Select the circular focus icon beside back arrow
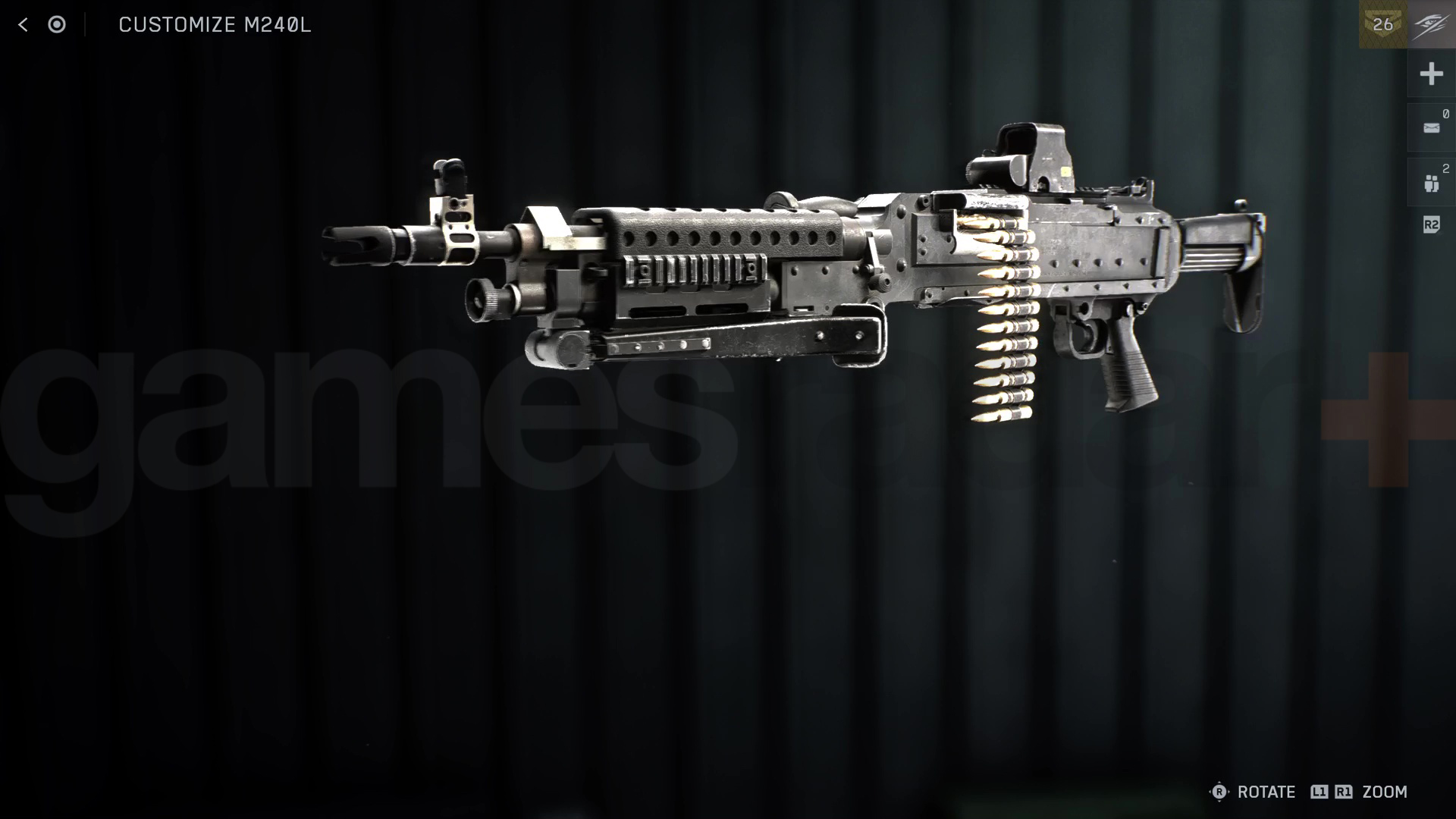This screenshot has width=1456, height=819. tap(57, 25)
